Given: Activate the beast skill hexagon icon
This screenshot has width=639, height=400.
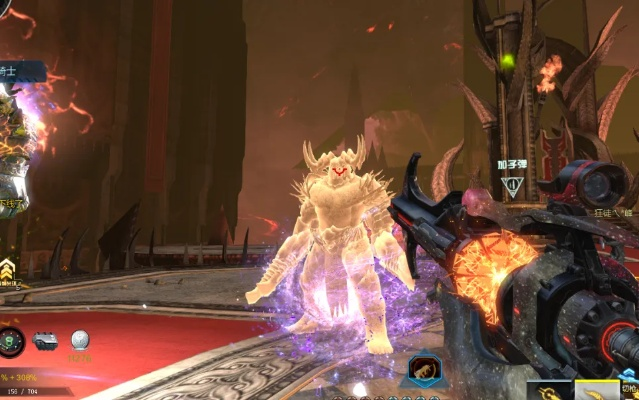Looking at the screenshot, I should click(424, 370).
